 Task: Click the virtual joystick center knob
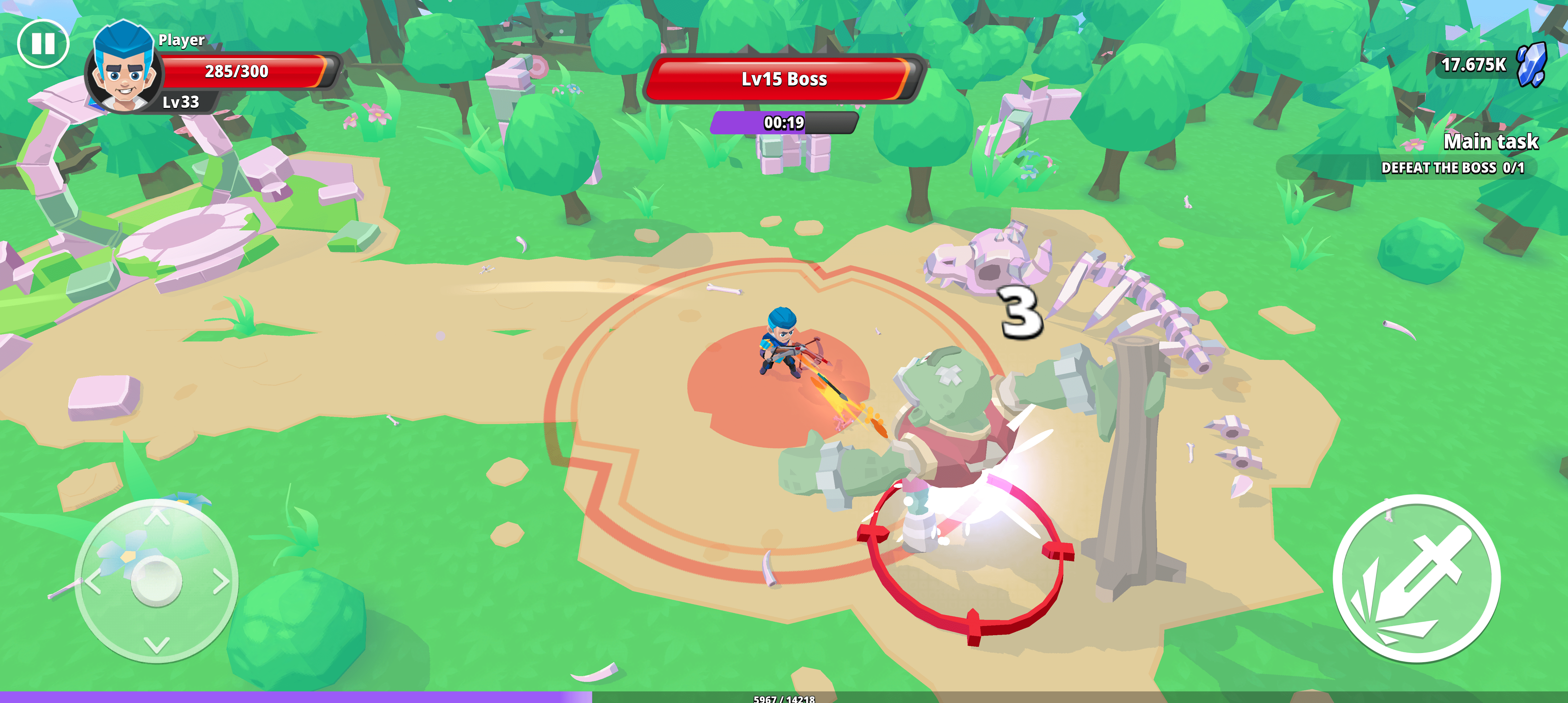click(156, 581)
